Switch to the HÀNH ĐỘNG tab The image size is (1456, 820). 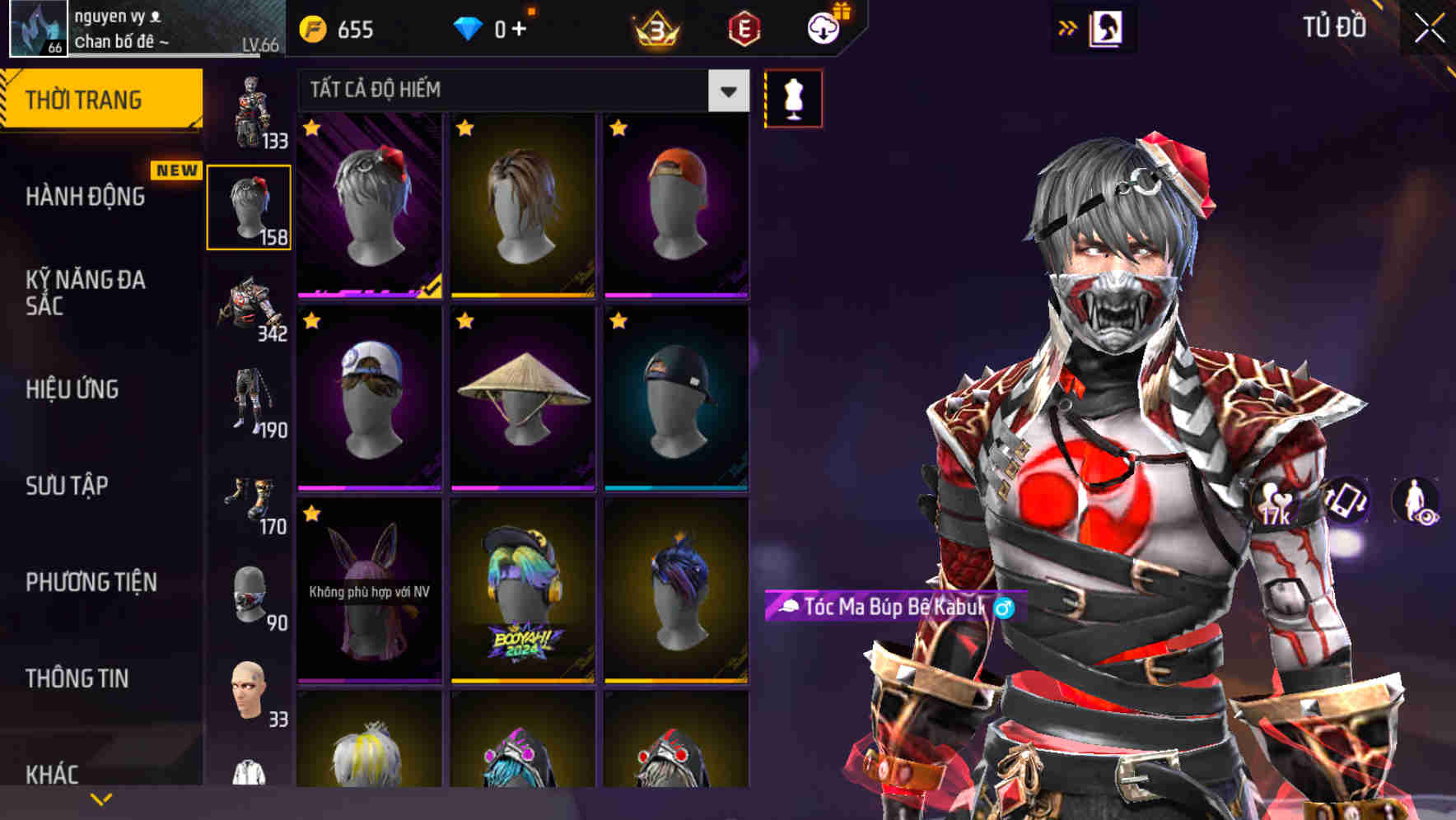(84, 196)
